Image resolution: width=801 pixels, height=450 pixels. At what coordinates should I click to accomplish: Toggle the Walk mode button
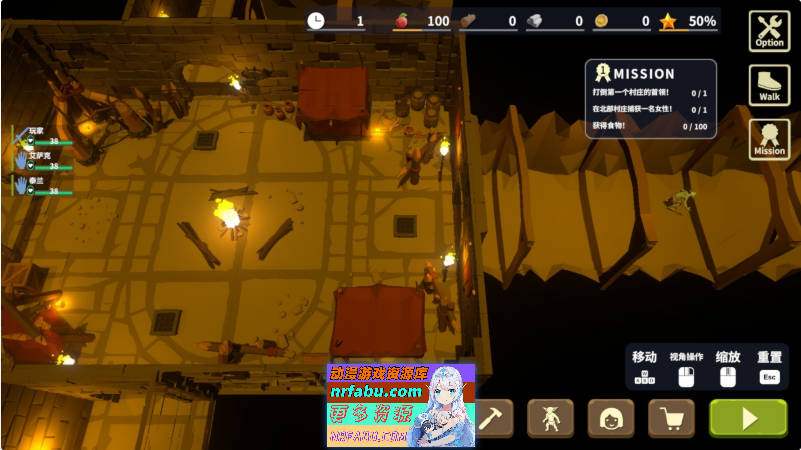point(769,85)
